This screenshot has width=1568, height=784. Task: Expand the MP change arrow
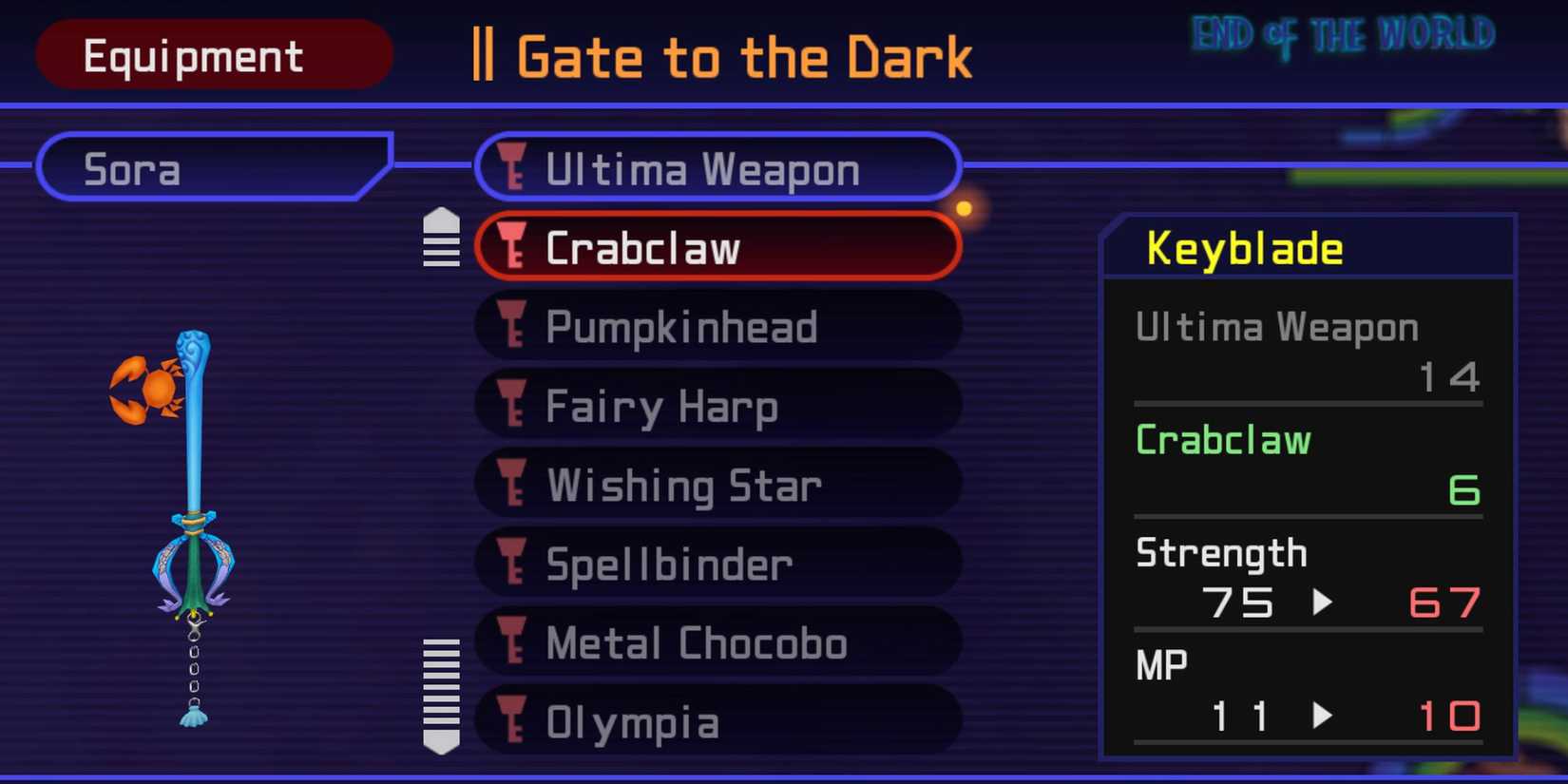1323,717
